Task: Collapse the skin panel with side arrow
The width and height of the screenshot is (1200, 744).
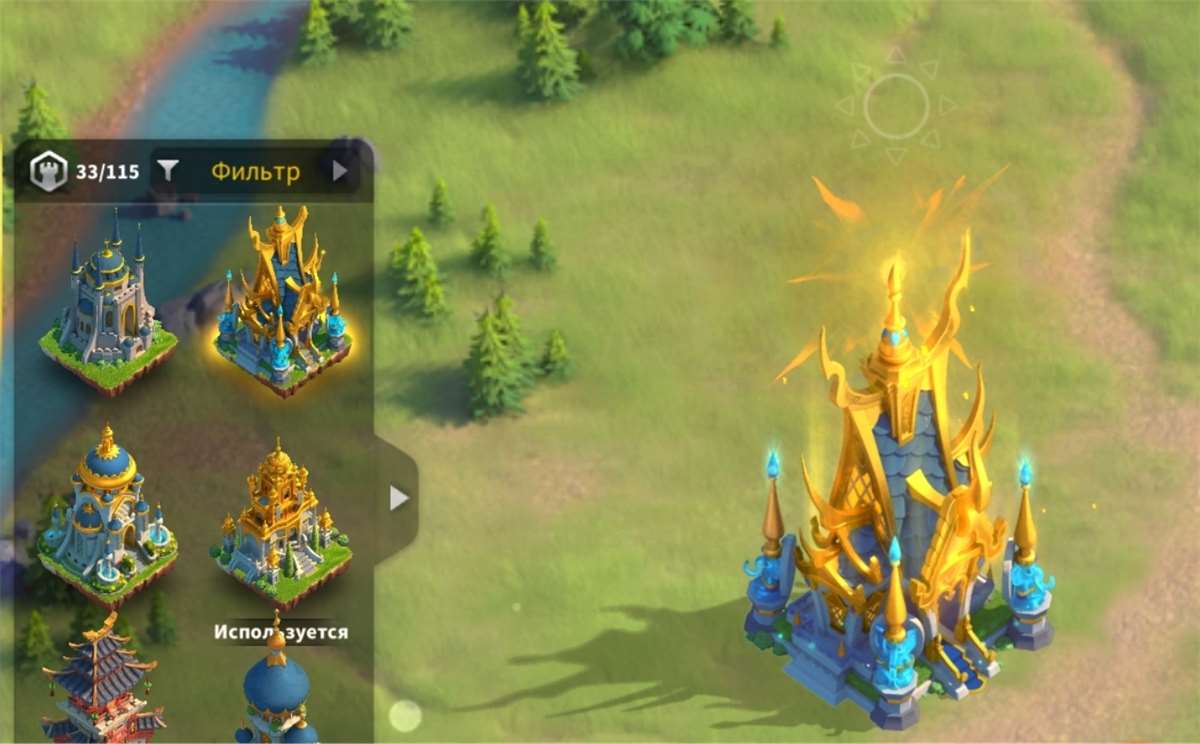Action: 398,497
